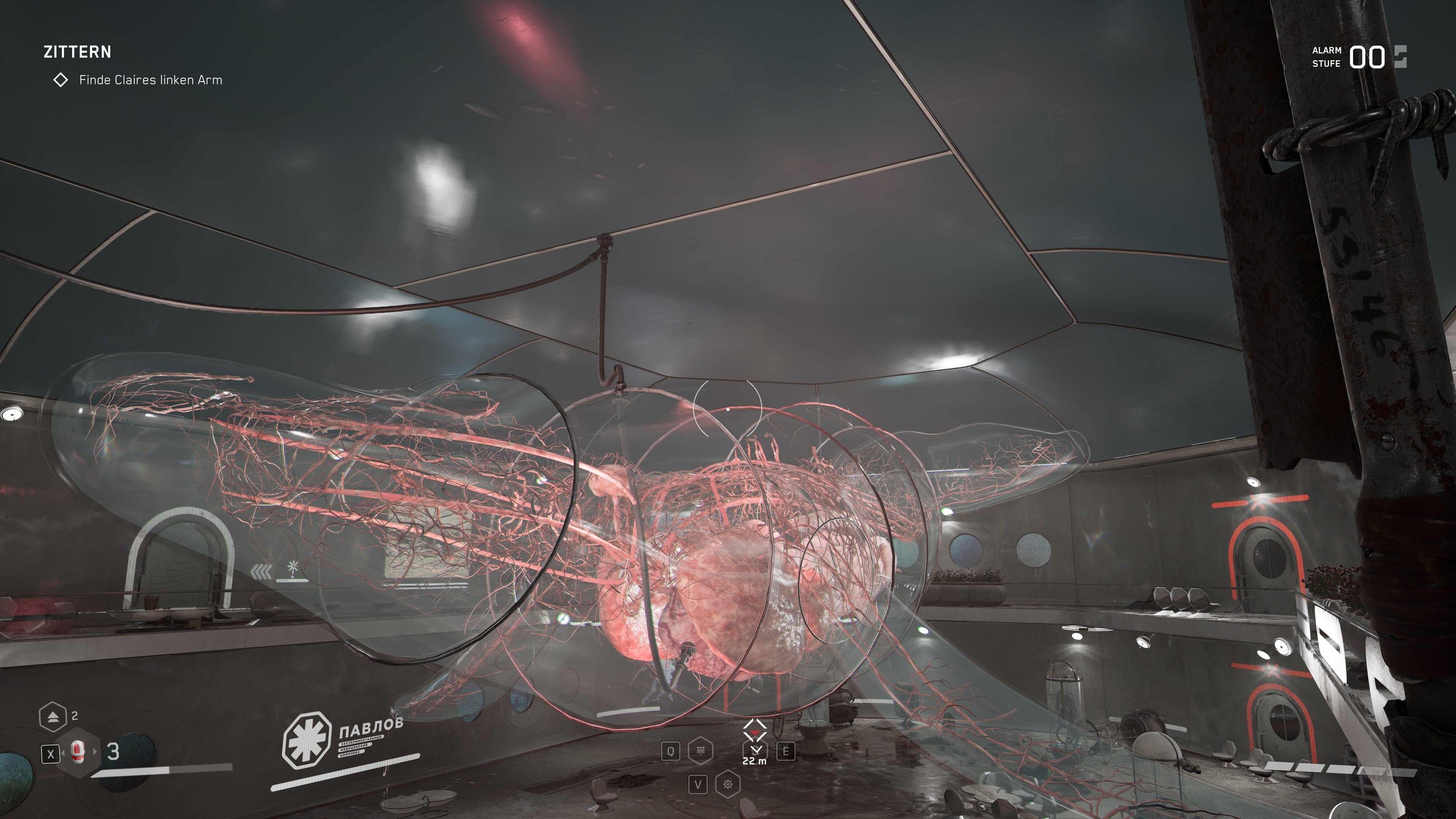Select the ZITTERN quest title
Viewport: 1456px width, 819px height.
click(78, 53)
